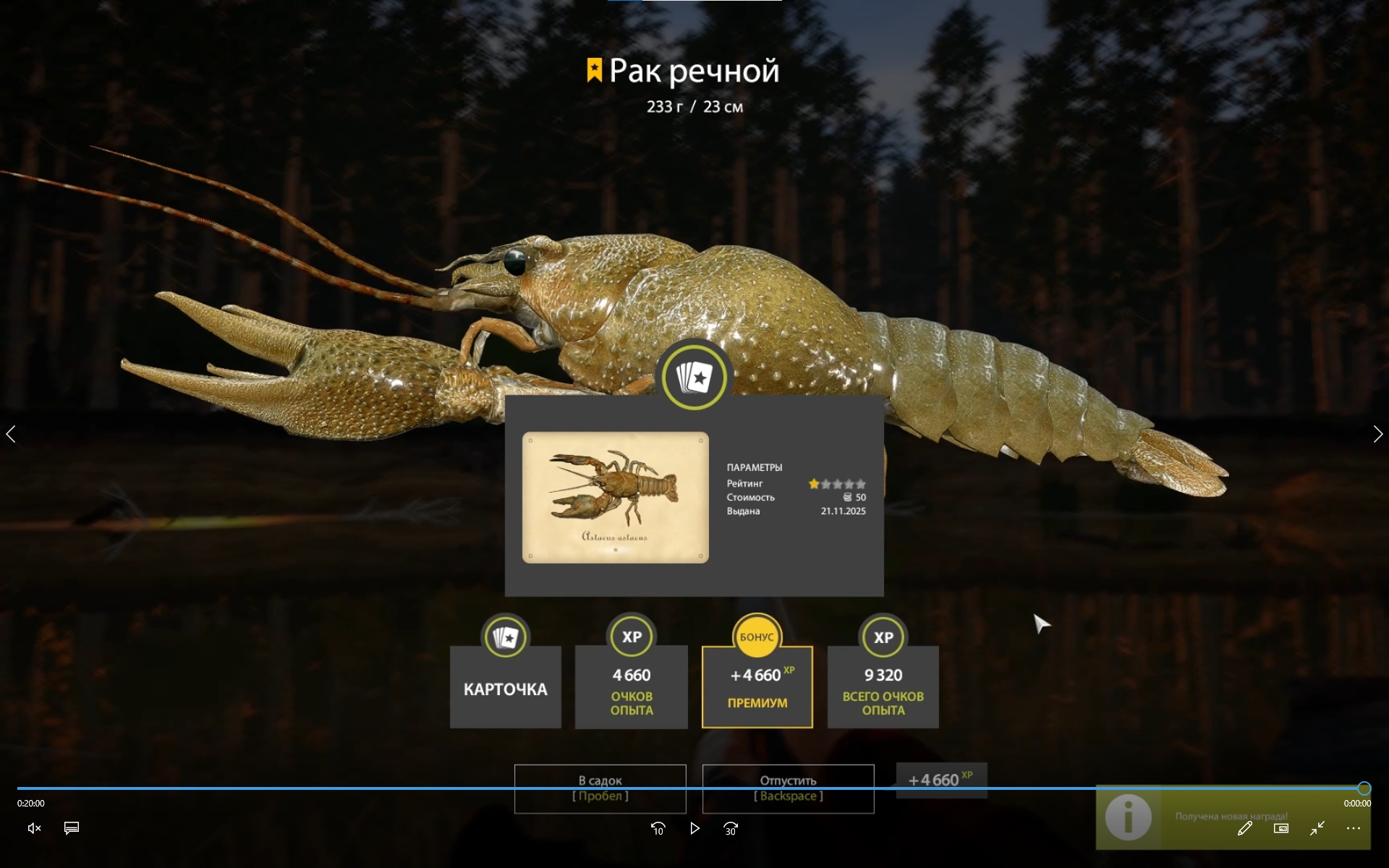The image size is (1389, 868).
Task: Skip forward 30 seconds
Action: click(x=731, y=828)
